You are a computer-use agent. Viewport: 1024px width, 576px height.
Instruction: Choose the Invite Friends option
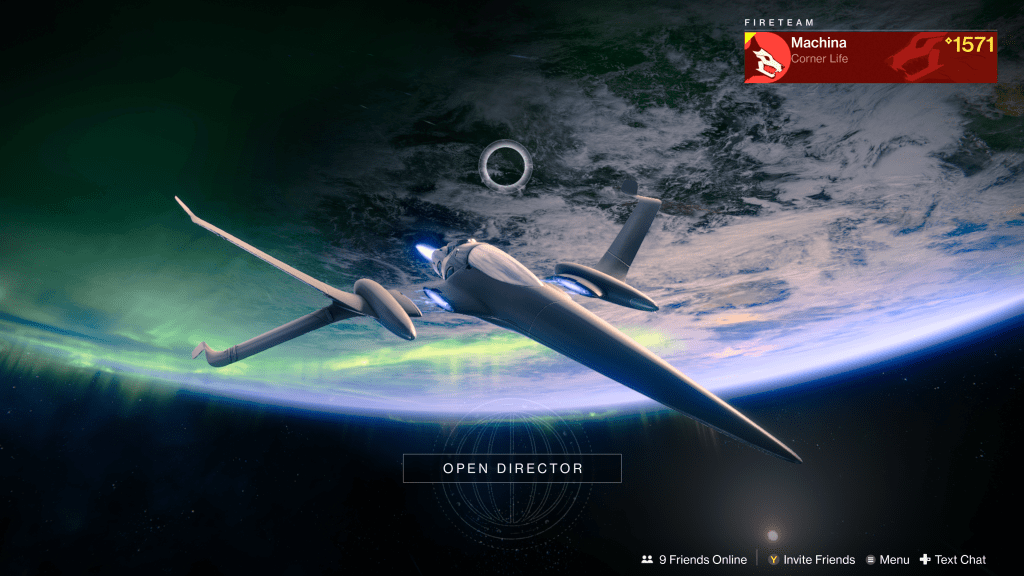811,560
